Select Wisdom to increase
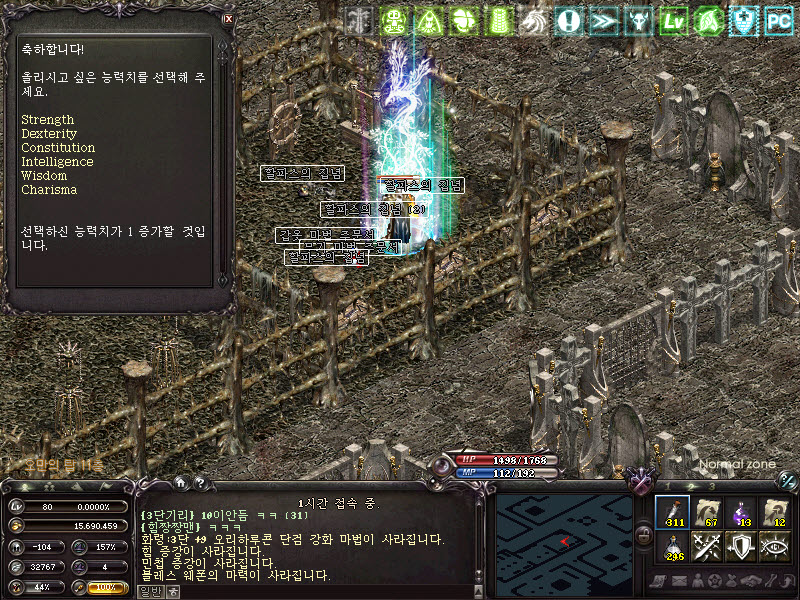800x600 pixels. click(44, 176)
